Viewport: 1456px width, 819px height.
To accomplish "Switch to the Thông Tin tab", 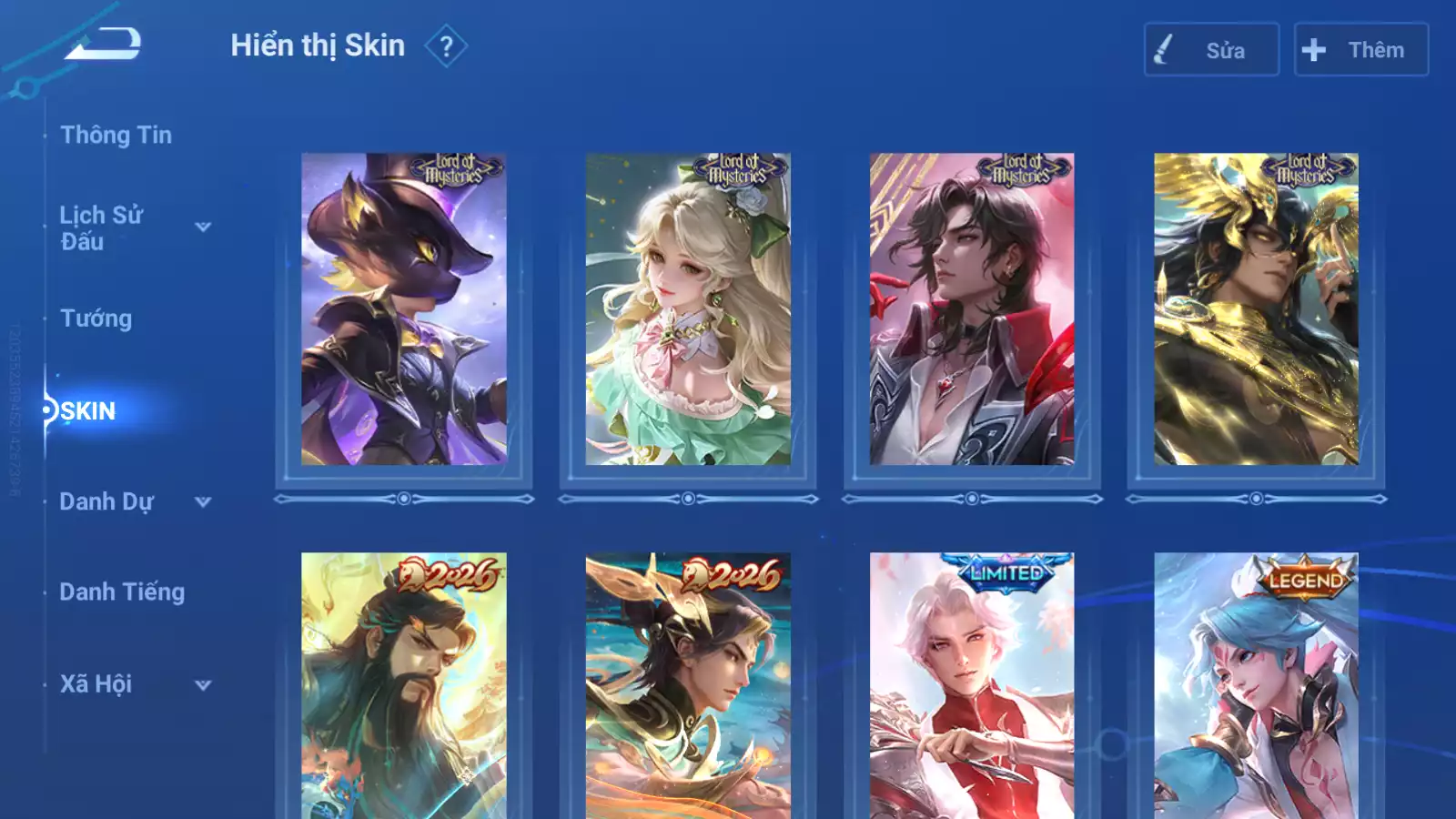I will click(116, 136).
